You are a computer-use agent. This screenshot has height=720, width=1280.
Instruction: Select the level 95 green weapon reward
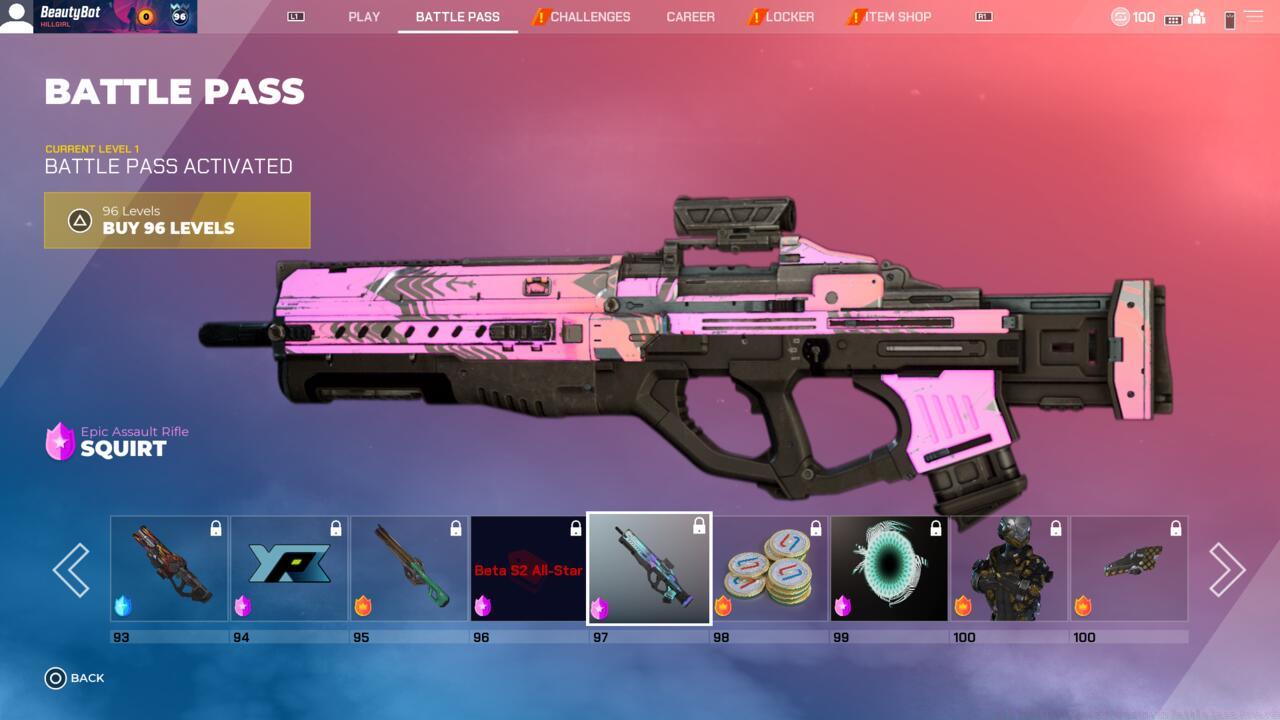pos(409,568)
